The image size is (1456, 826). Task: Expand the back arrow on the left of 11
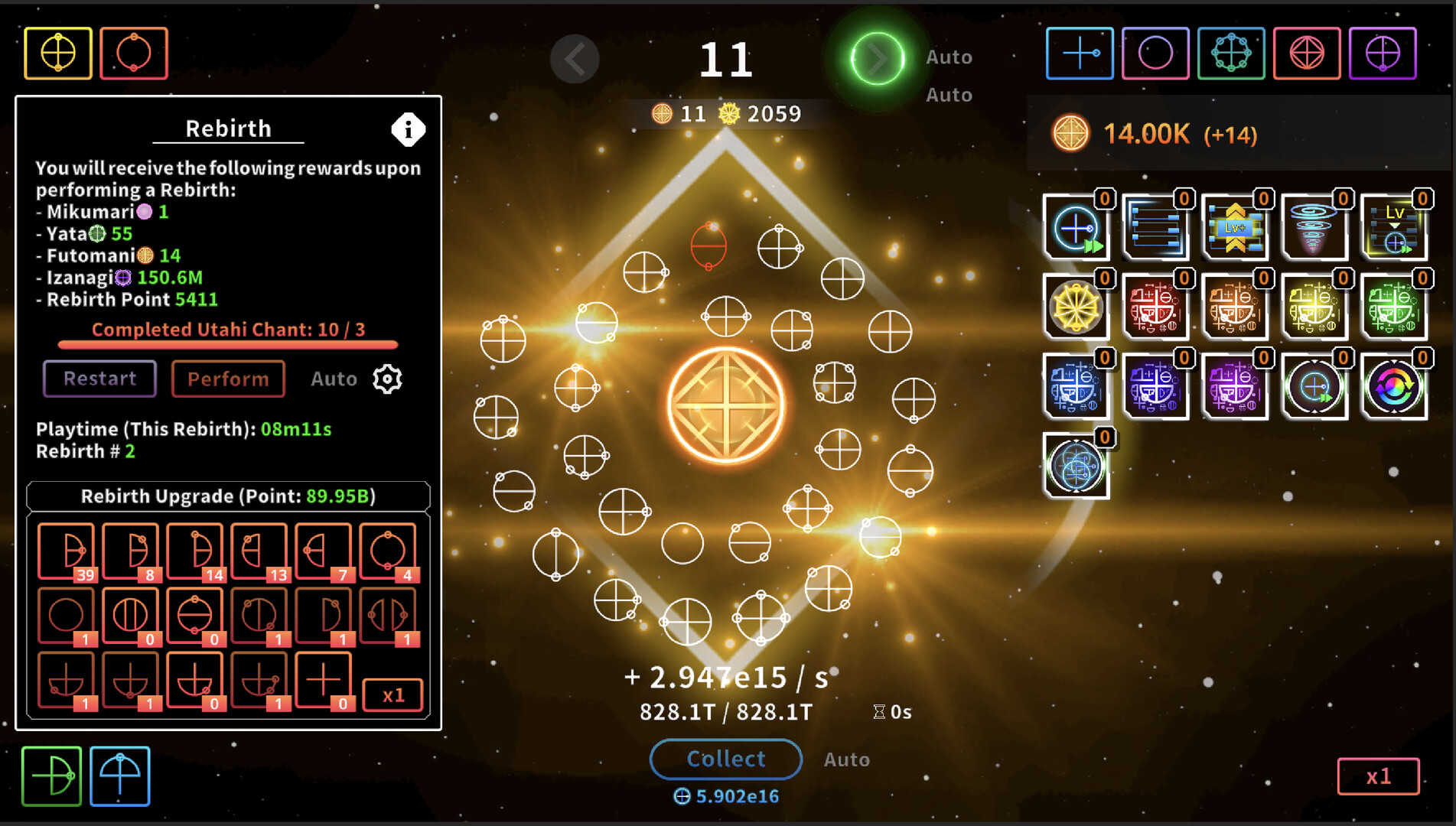click(575, 59)
